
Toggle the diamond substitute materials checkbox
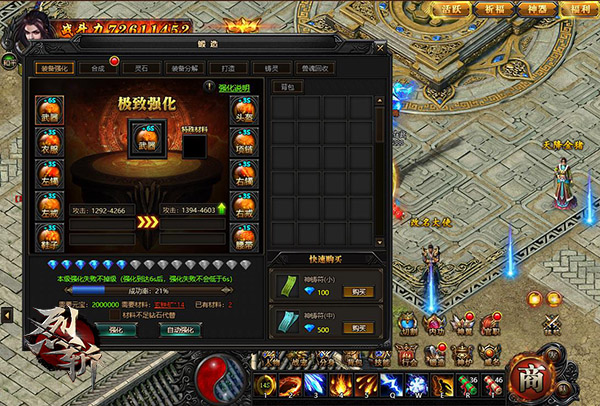(x=113, y=314)
